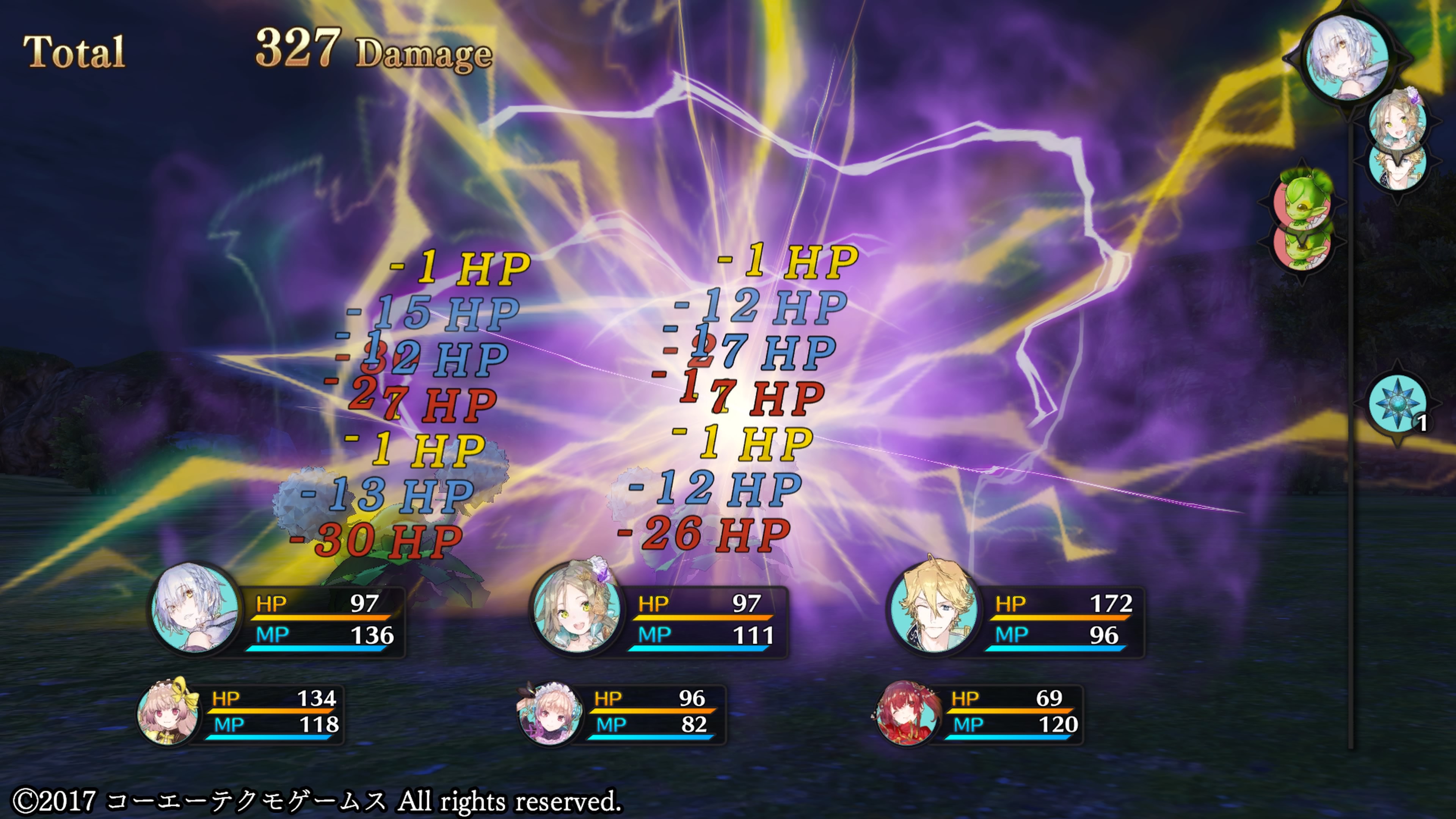Click the blonde man's party status portrait
The width and height of the screenshot is (1456, 819).
(x=934, y=608)
